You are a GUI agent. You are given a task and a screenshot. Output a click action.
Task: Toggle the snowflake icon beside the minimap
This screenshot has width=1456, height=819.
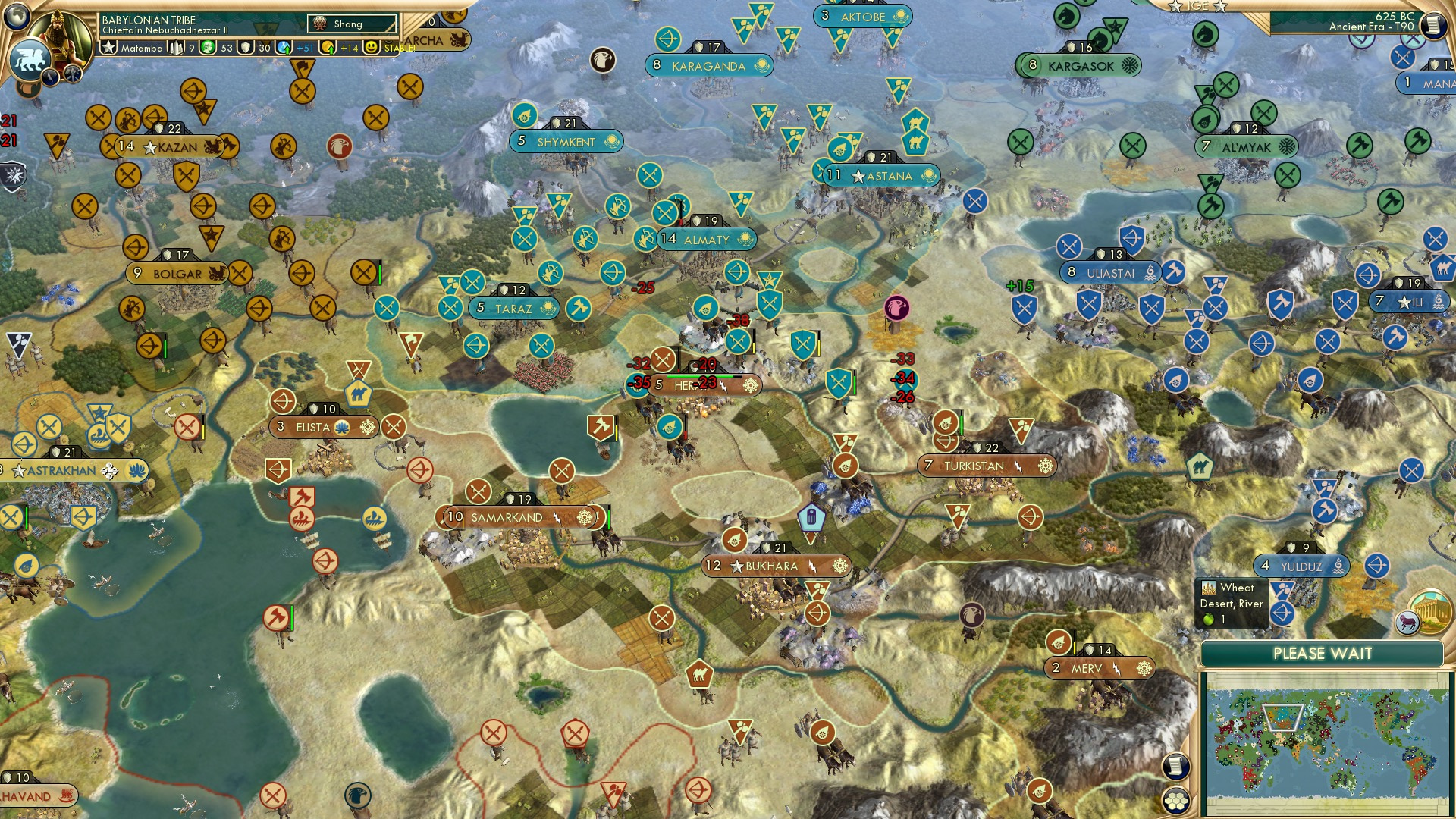[1144, 668]
